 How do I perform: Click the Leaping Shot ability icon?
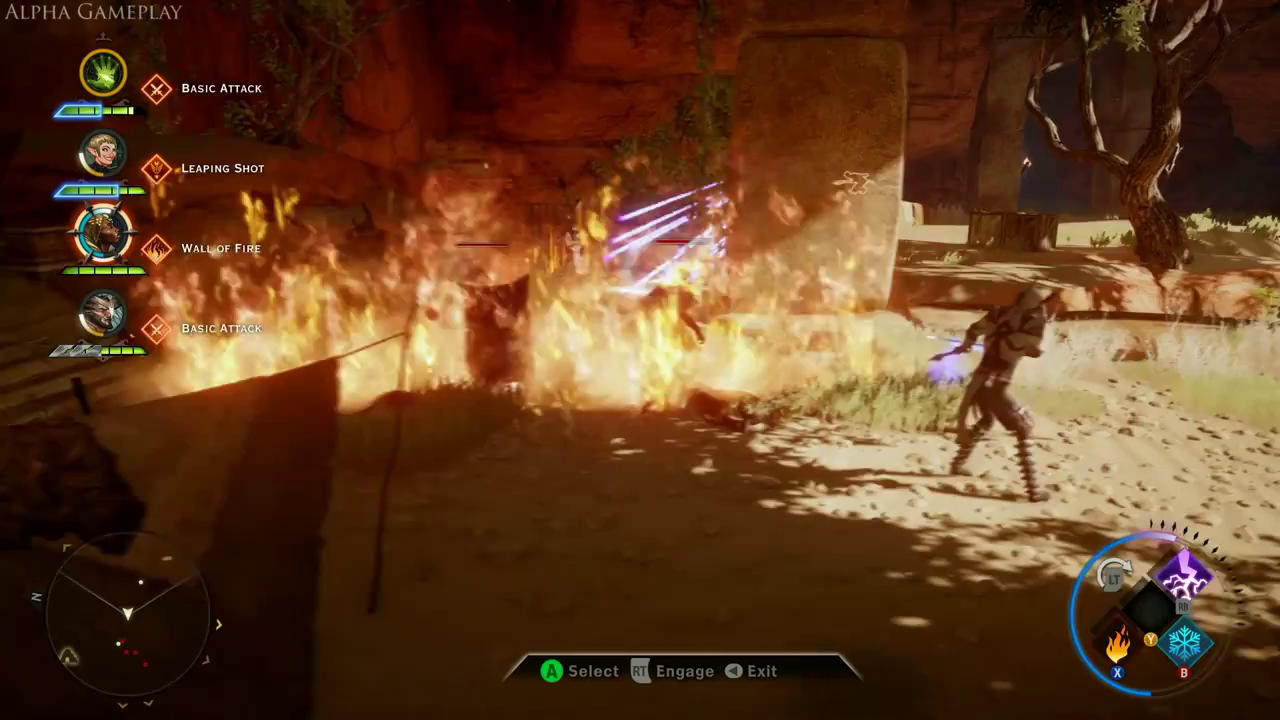click(157, 168)
